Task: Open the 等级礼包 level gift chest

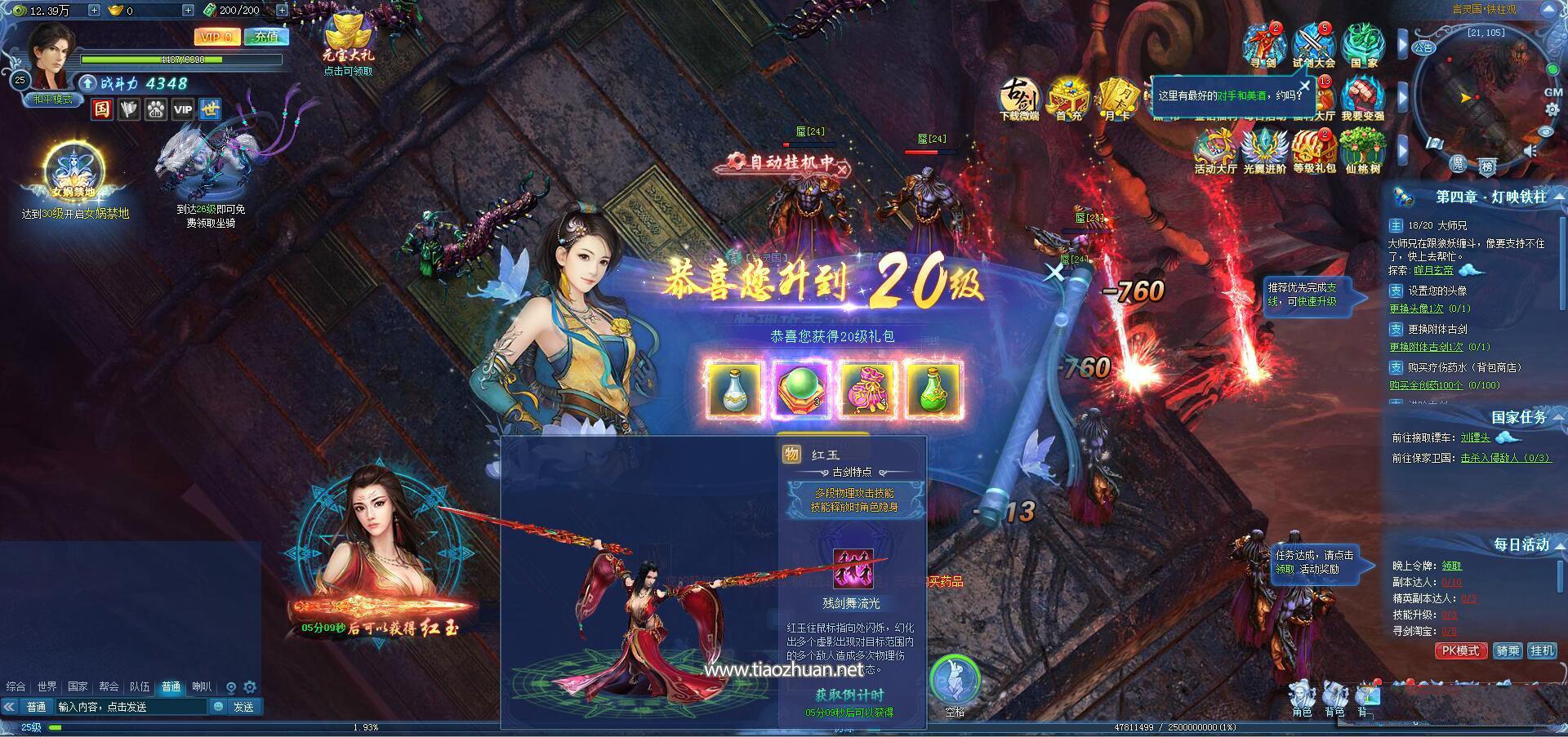Action: click(1314, 151)
